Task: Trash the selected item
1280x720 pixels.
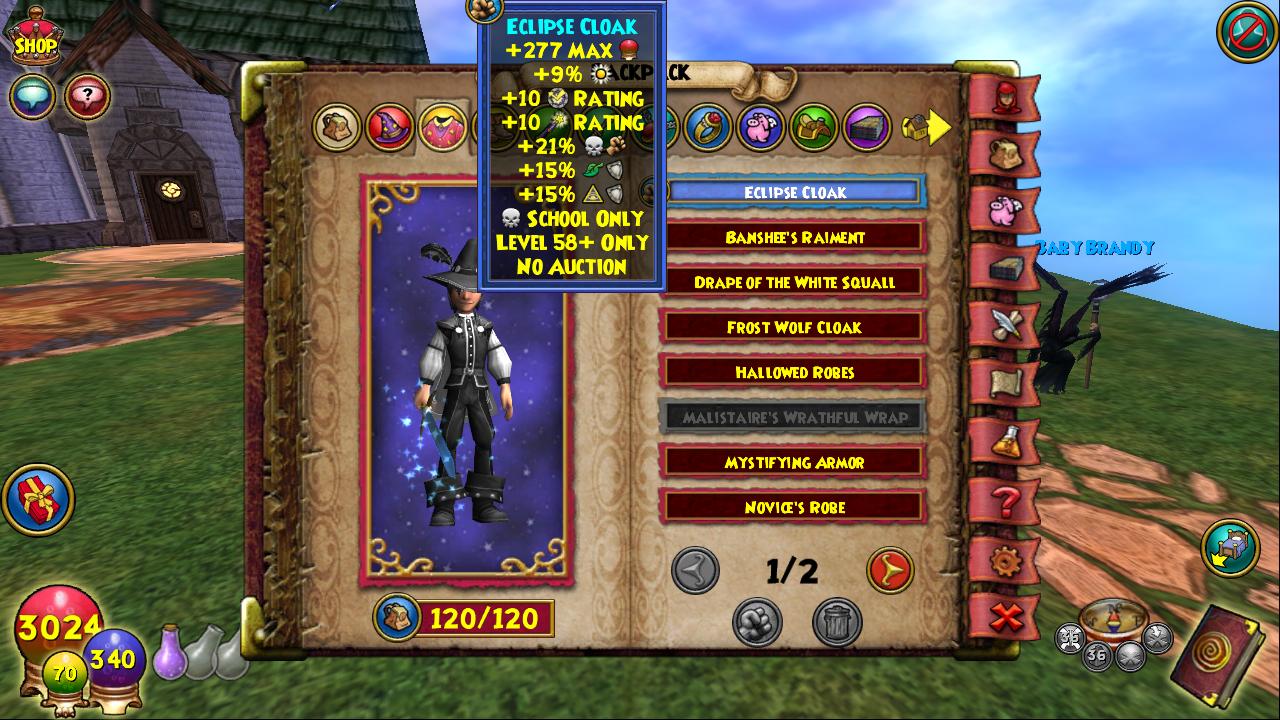Action: pyautogui.click(x=836, y=622)
